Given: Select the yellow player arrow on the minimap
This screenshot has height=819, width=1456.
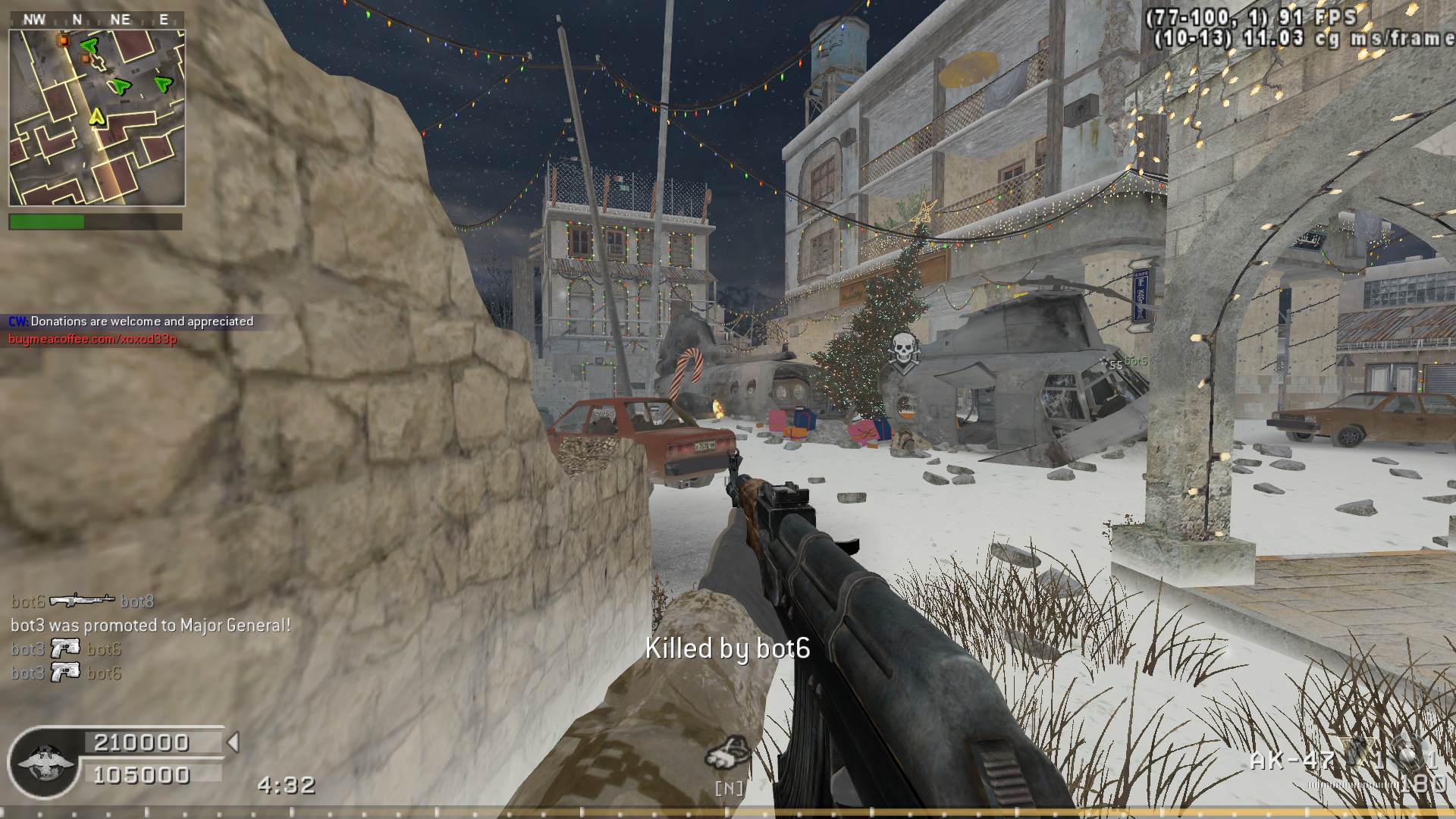Looking at the screenshot, I should tap(96, 117).
